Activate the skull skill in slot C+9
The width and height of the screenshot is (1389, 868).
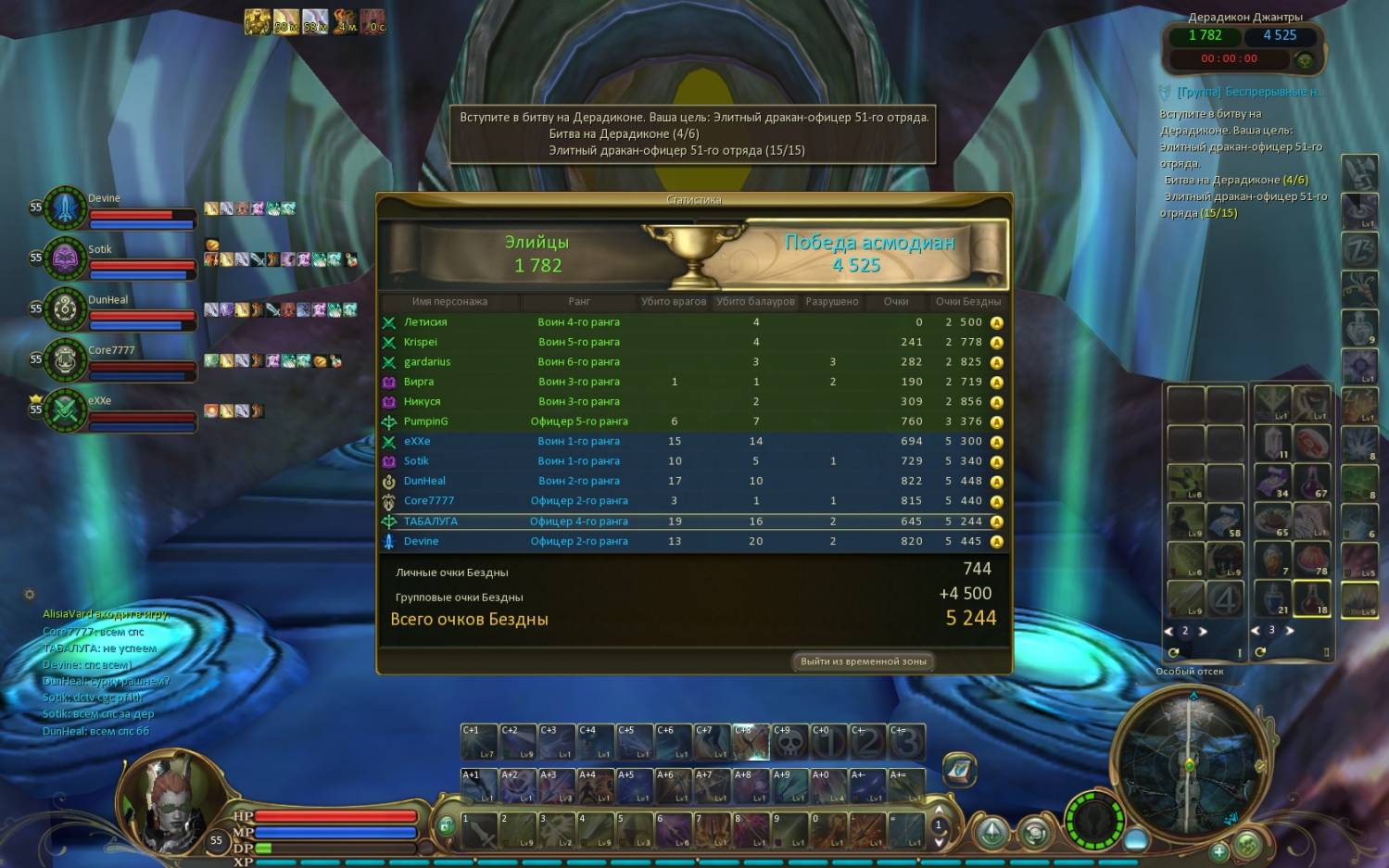[x=790, y=742]
